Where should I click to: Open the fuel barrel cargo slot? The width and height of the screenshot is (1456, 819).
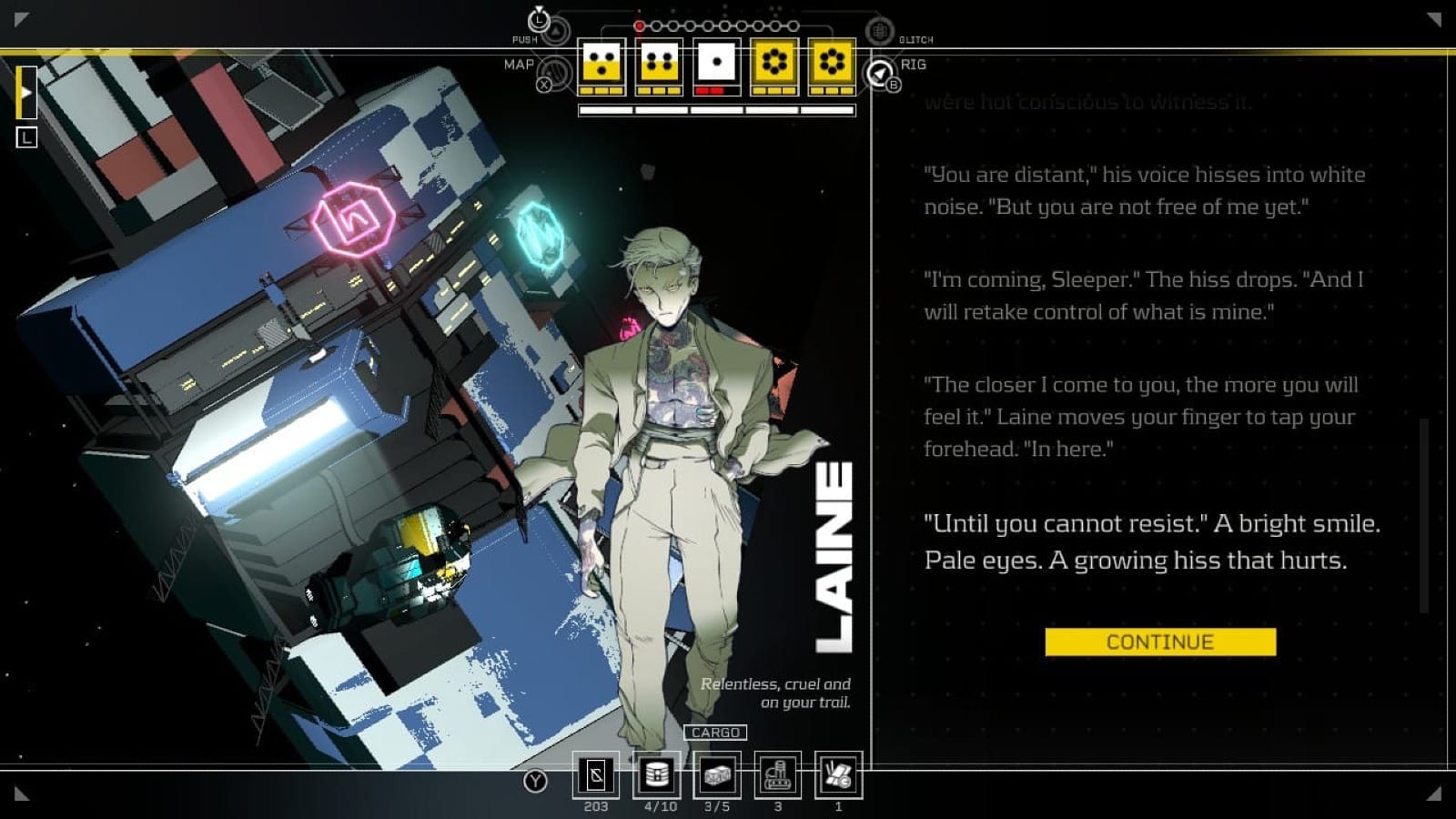(657, 775)
